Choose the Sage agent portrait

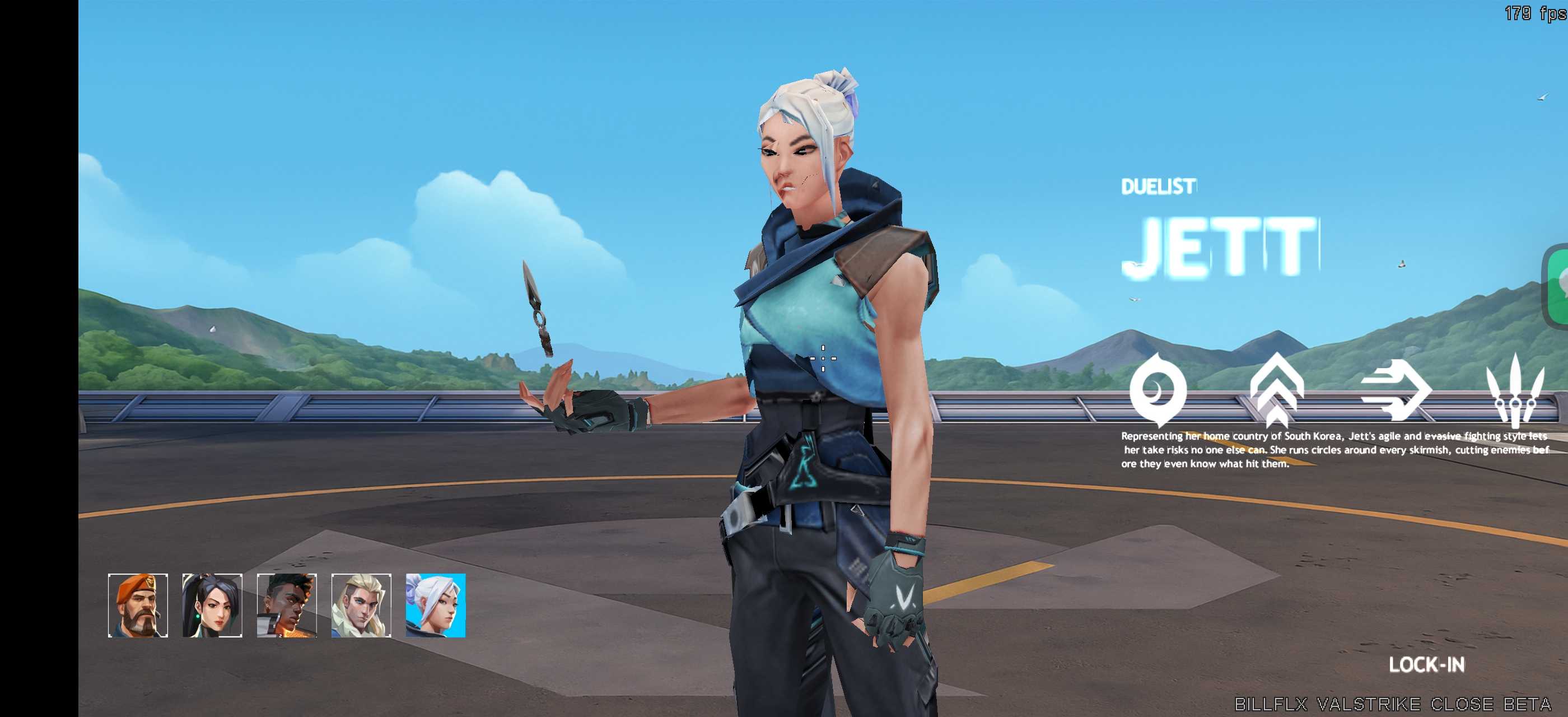tap(212, 605)
